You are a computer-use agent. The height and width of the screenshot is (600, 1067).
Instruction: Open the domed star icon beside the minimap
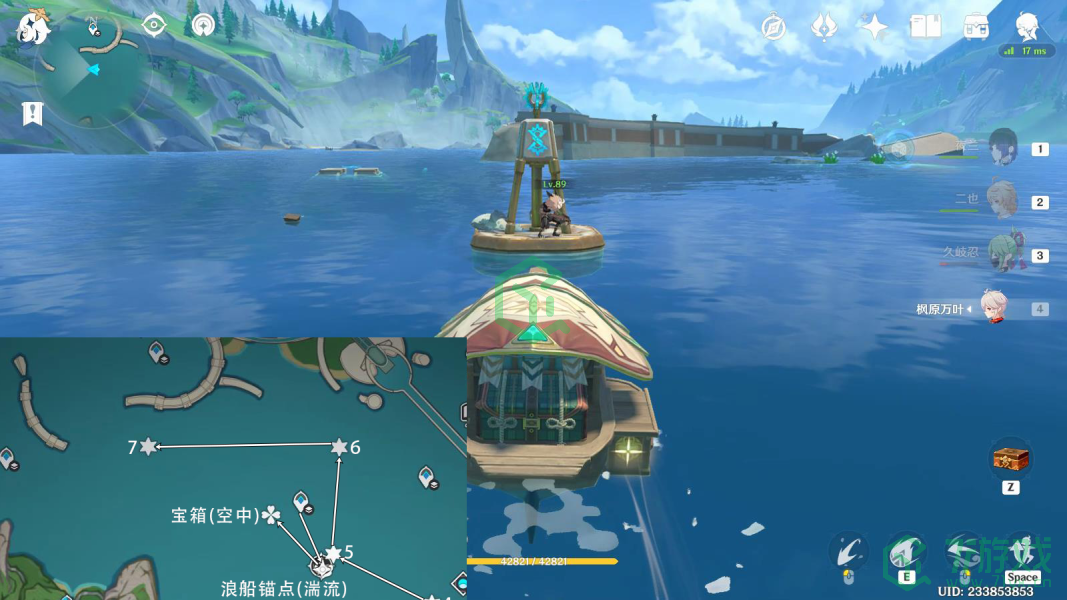(204, 25)
